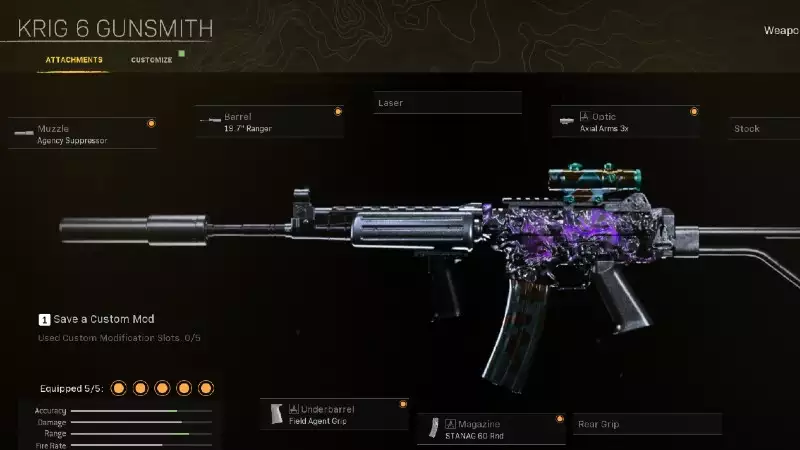This screenshot has width=800, height=450.
Task: Open the Stock attachment slot
Action: click(x=764, y=129)
